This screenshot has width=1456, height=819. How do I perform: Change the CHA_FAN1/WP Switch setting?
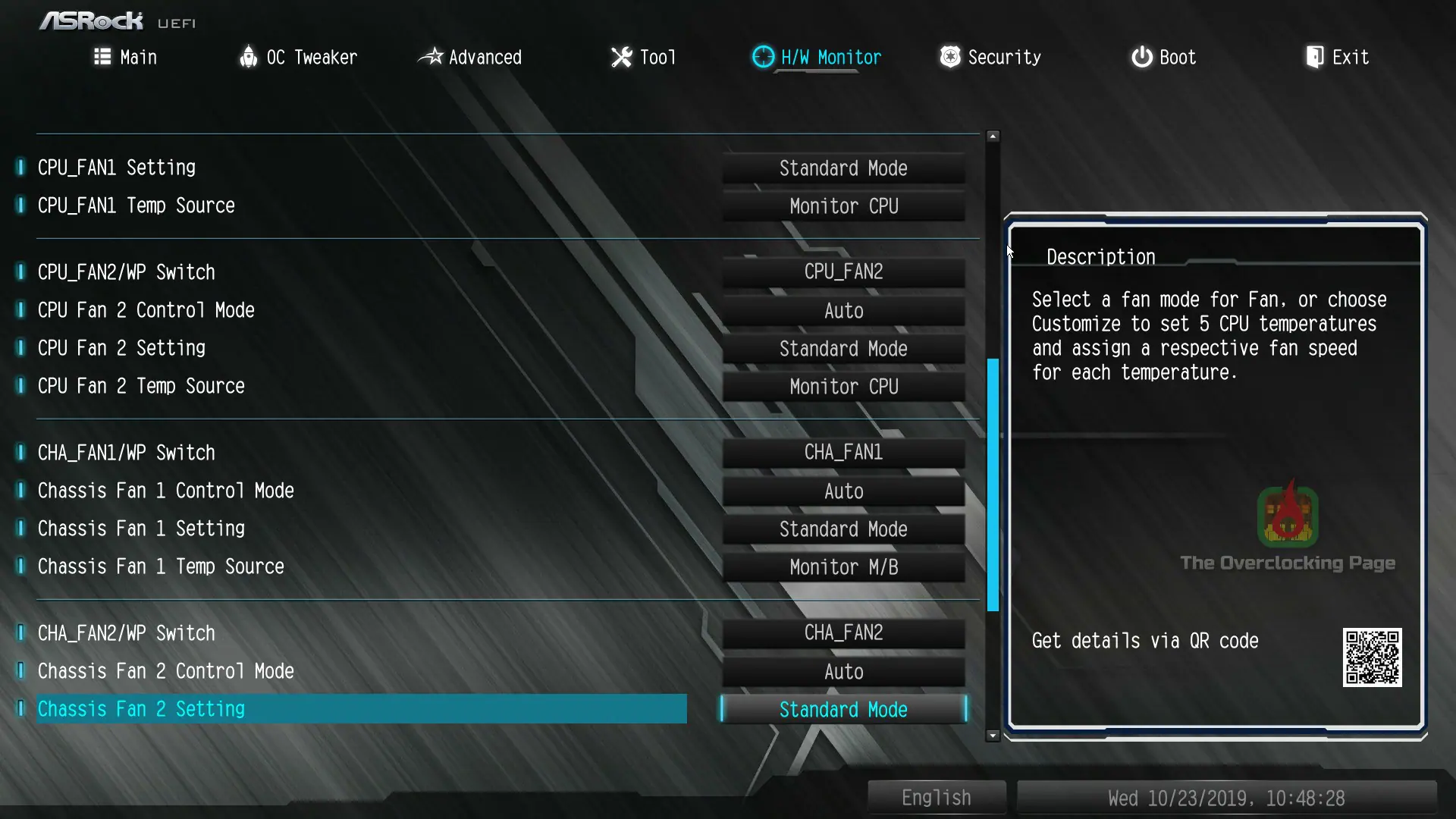(843, 452)
